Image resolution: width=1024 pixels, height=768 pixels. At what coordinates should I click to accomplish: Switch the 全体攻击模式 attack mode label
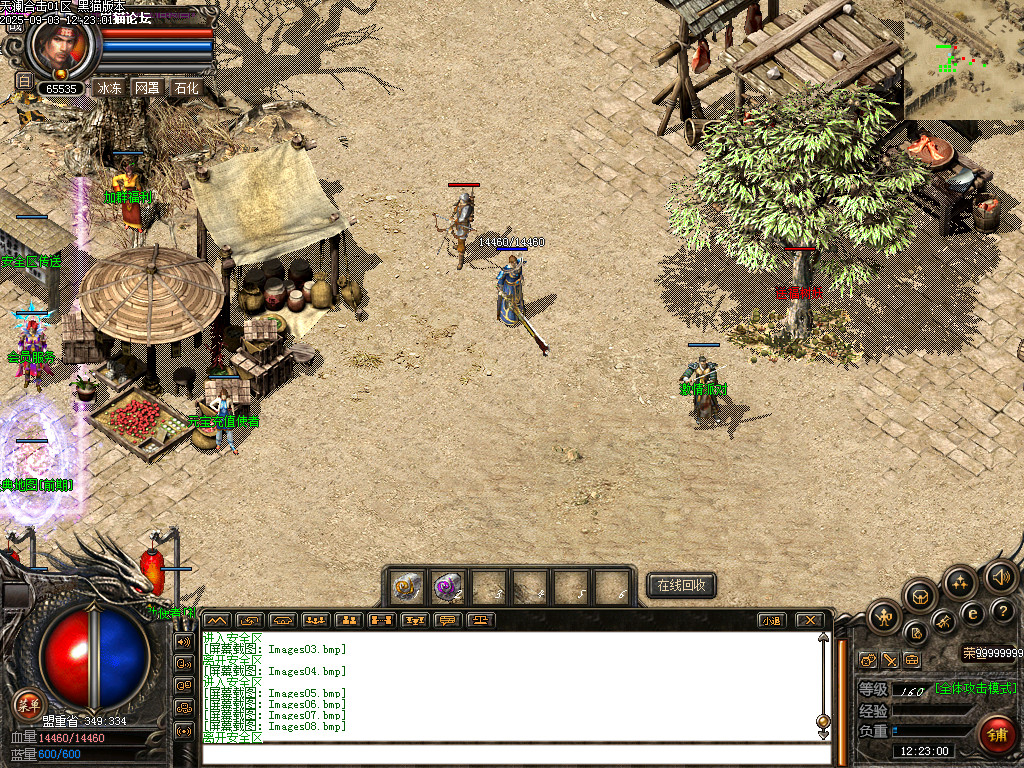click(974, 688)
